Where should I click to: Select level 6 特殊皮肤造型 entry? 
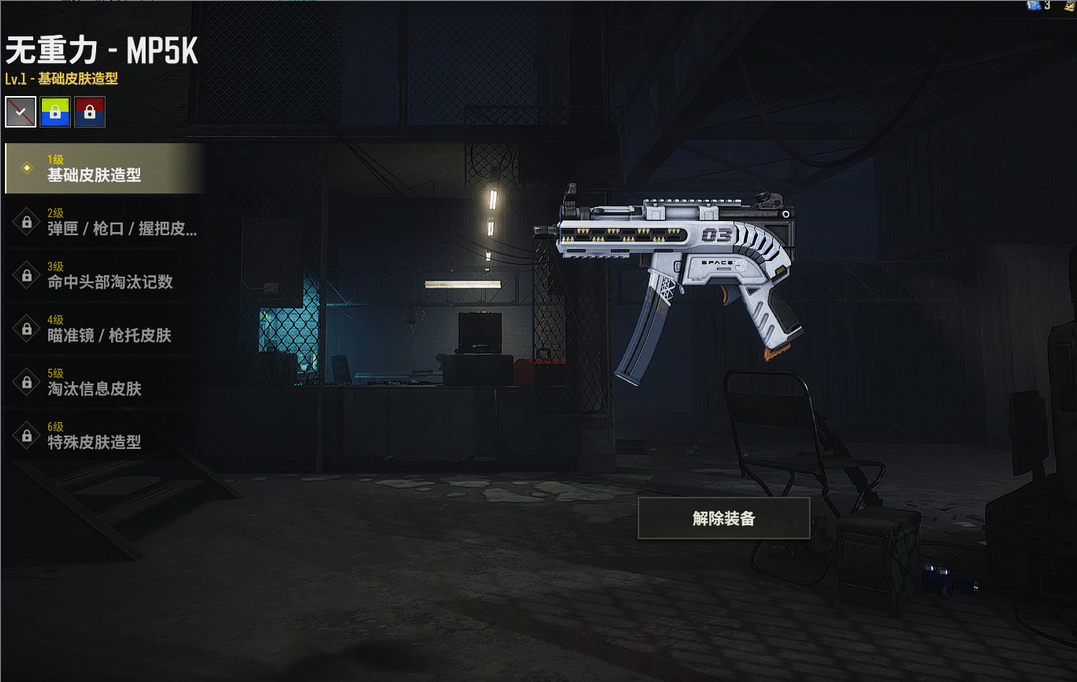pos(104,435)
